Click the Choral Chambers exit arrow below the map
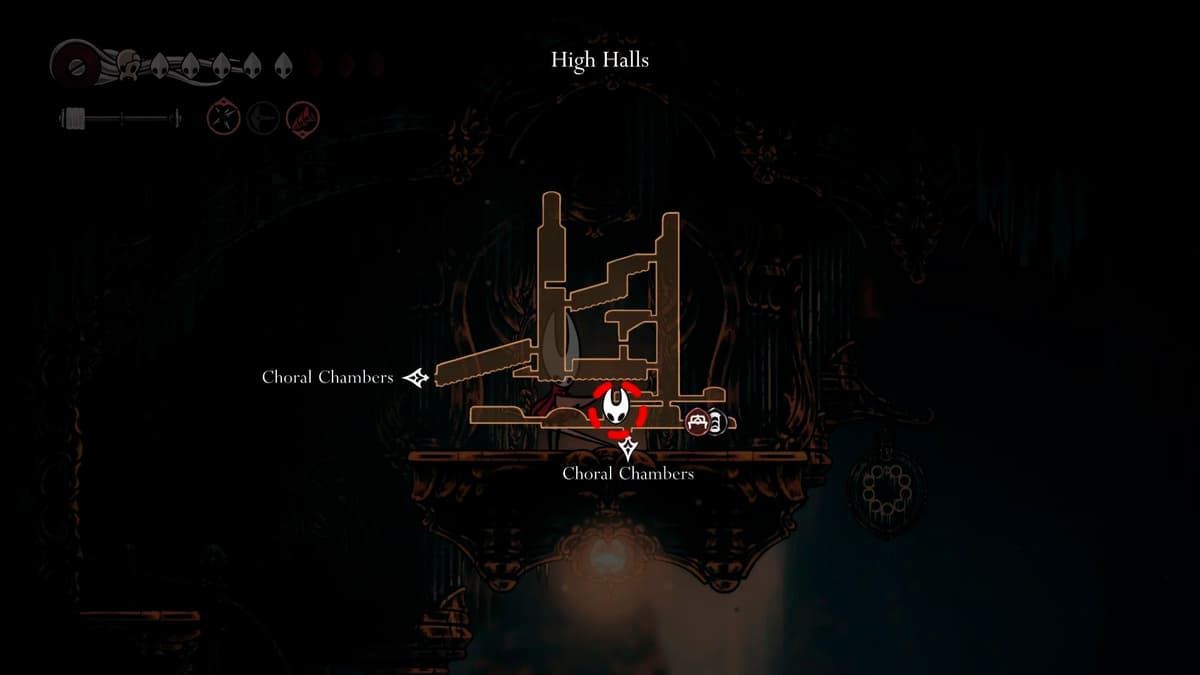The height and width of the screenshot is (675, 1200). [x=628, y=448]
